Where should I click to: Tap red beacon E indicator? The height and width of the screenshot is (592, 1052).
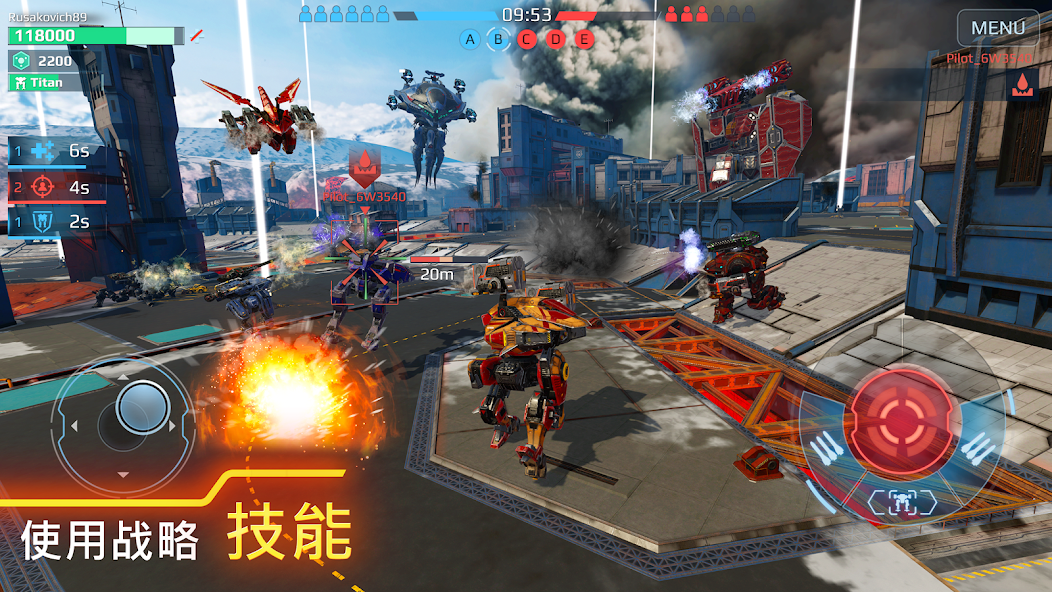[585, 39]
